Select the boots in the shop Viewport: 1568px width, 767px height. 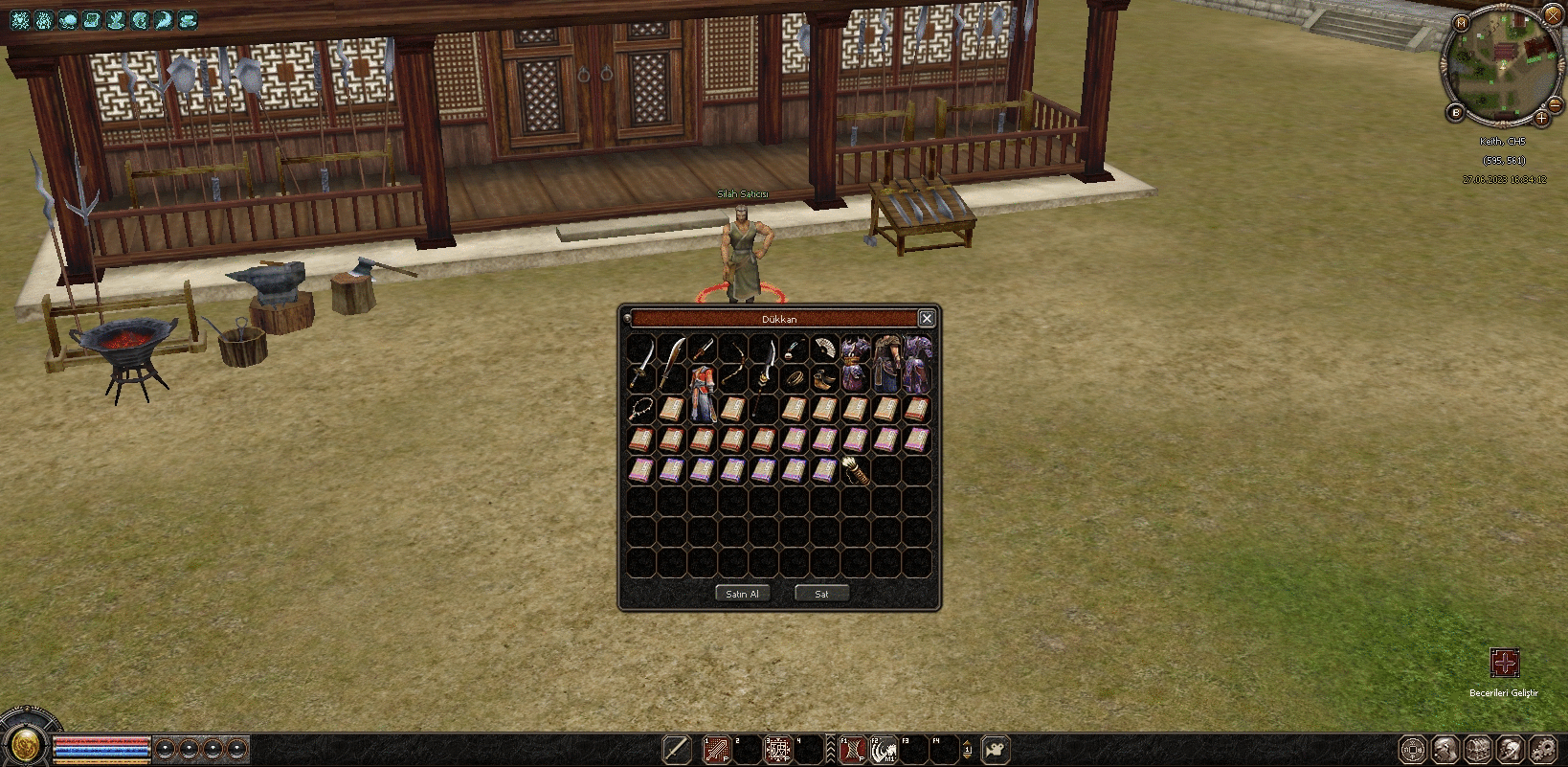[823, 379]
